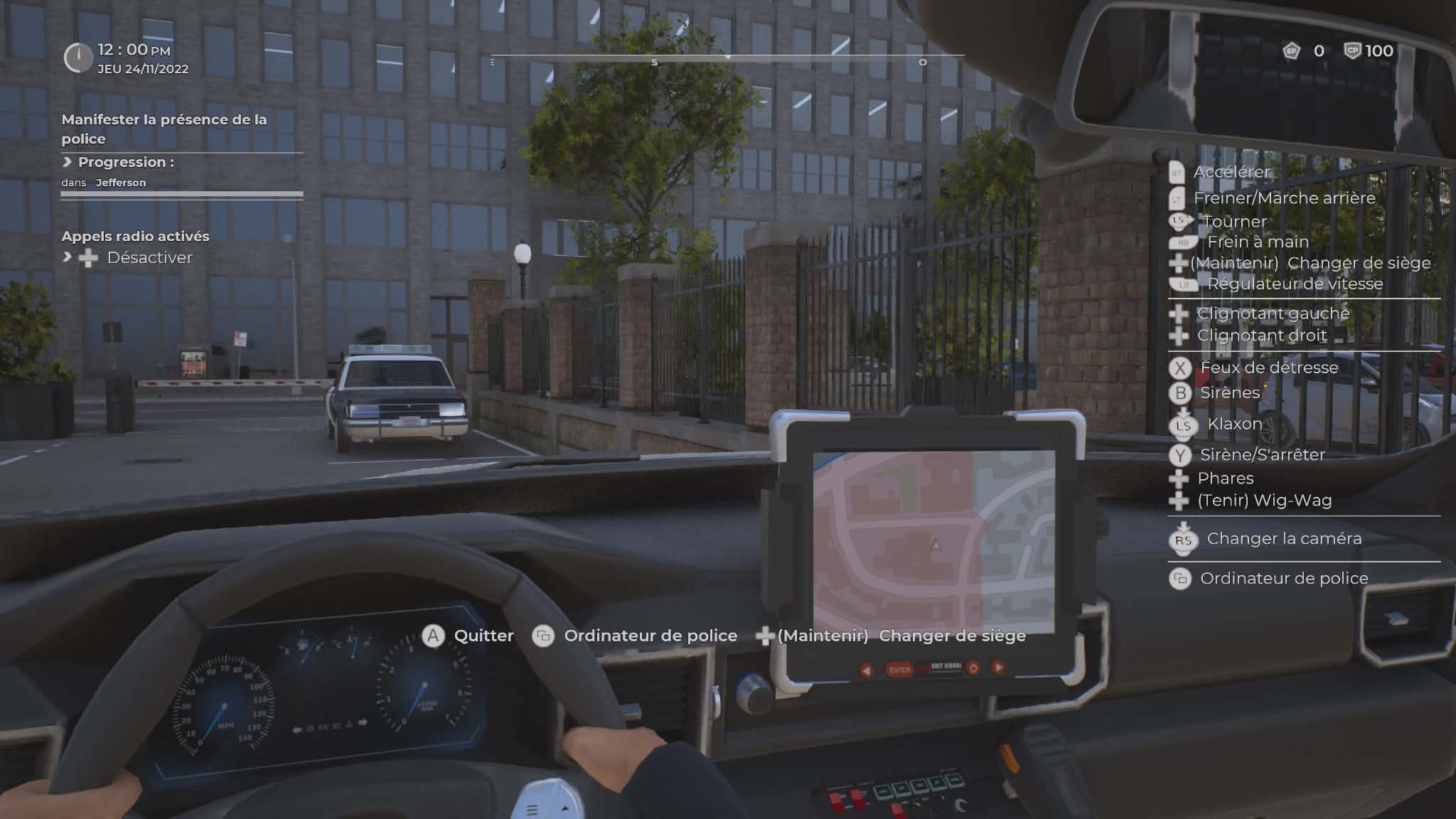Screen dimensions: 1456x819
Task: Select 'Désactiver' under Appels radio activés
Action: (x=149, y=257)
